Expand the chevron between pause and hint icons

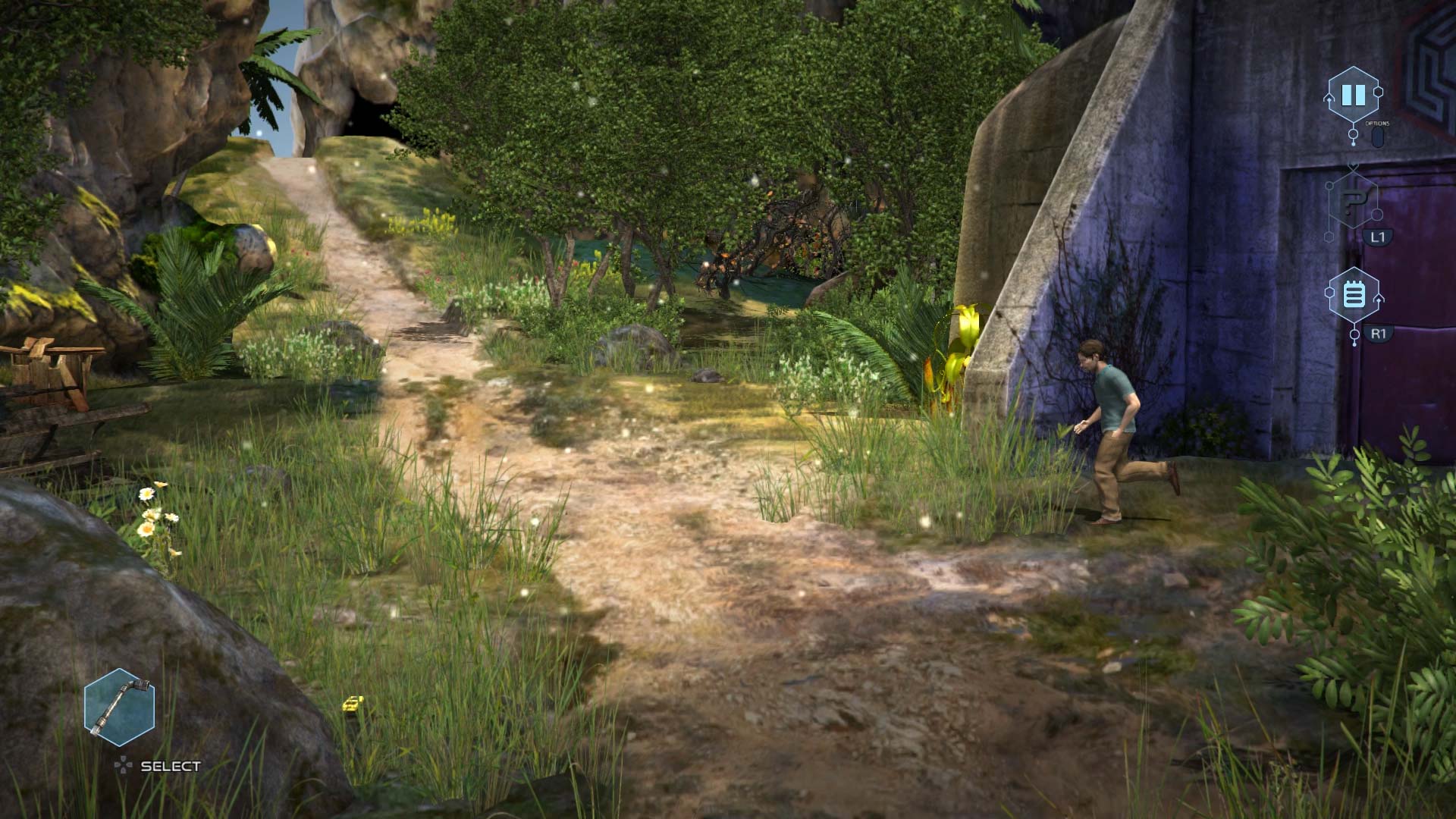1354,167
